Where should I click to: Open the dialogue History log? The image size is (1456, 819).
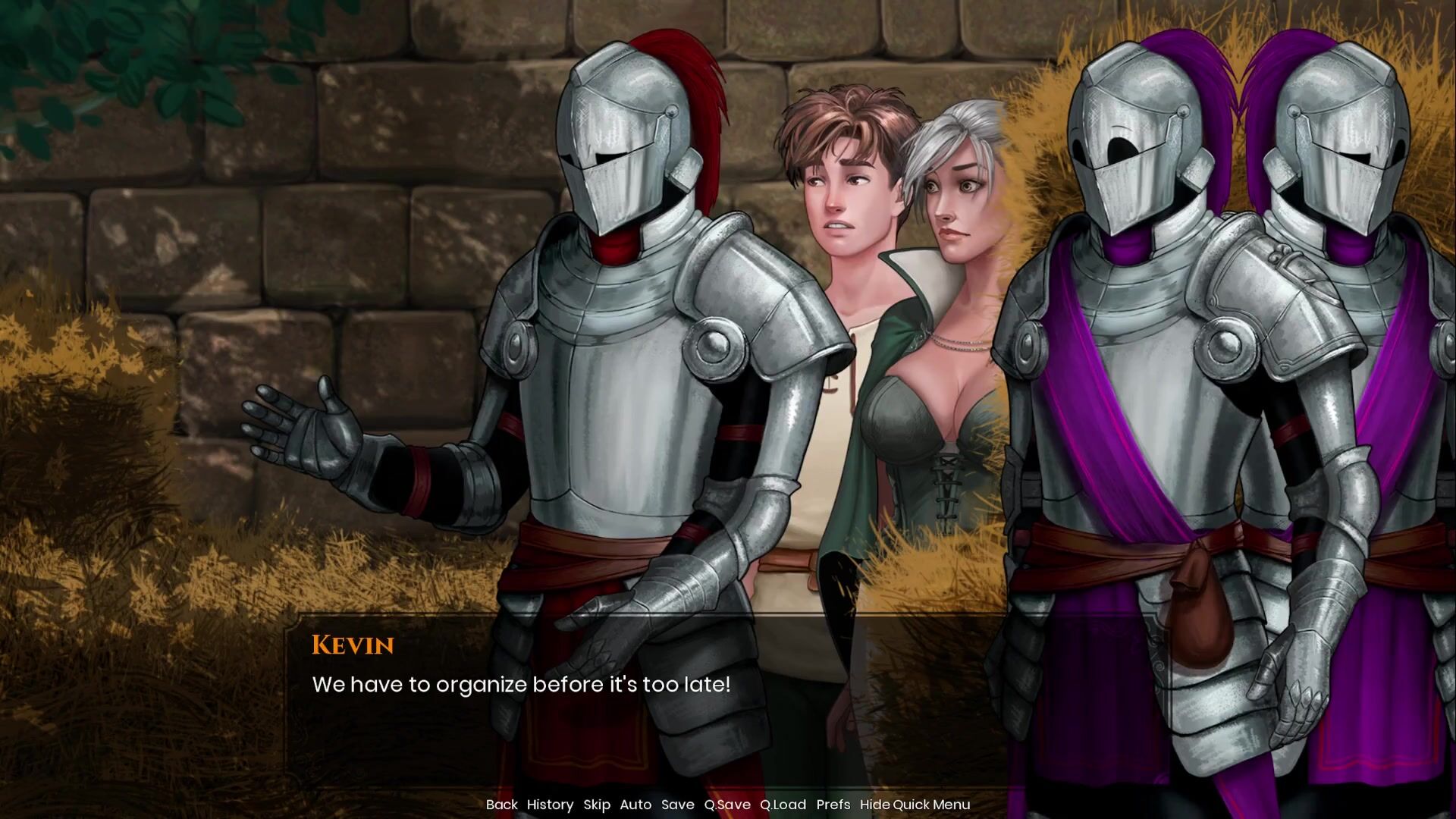point(550,805)
